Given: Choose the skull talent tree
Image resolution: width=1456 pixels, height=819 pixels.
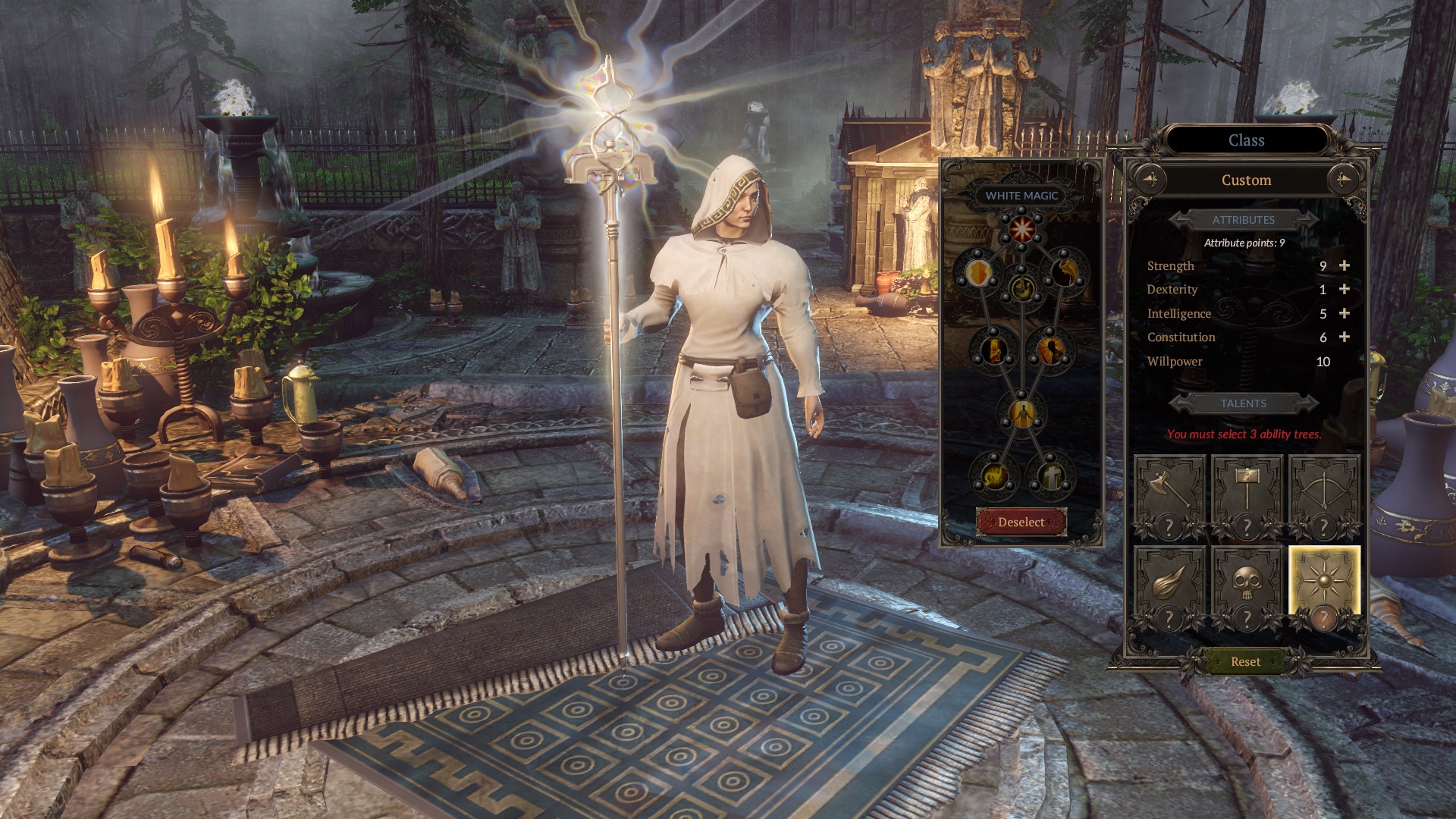Looking at the screenshot, I should (1247, 585).
